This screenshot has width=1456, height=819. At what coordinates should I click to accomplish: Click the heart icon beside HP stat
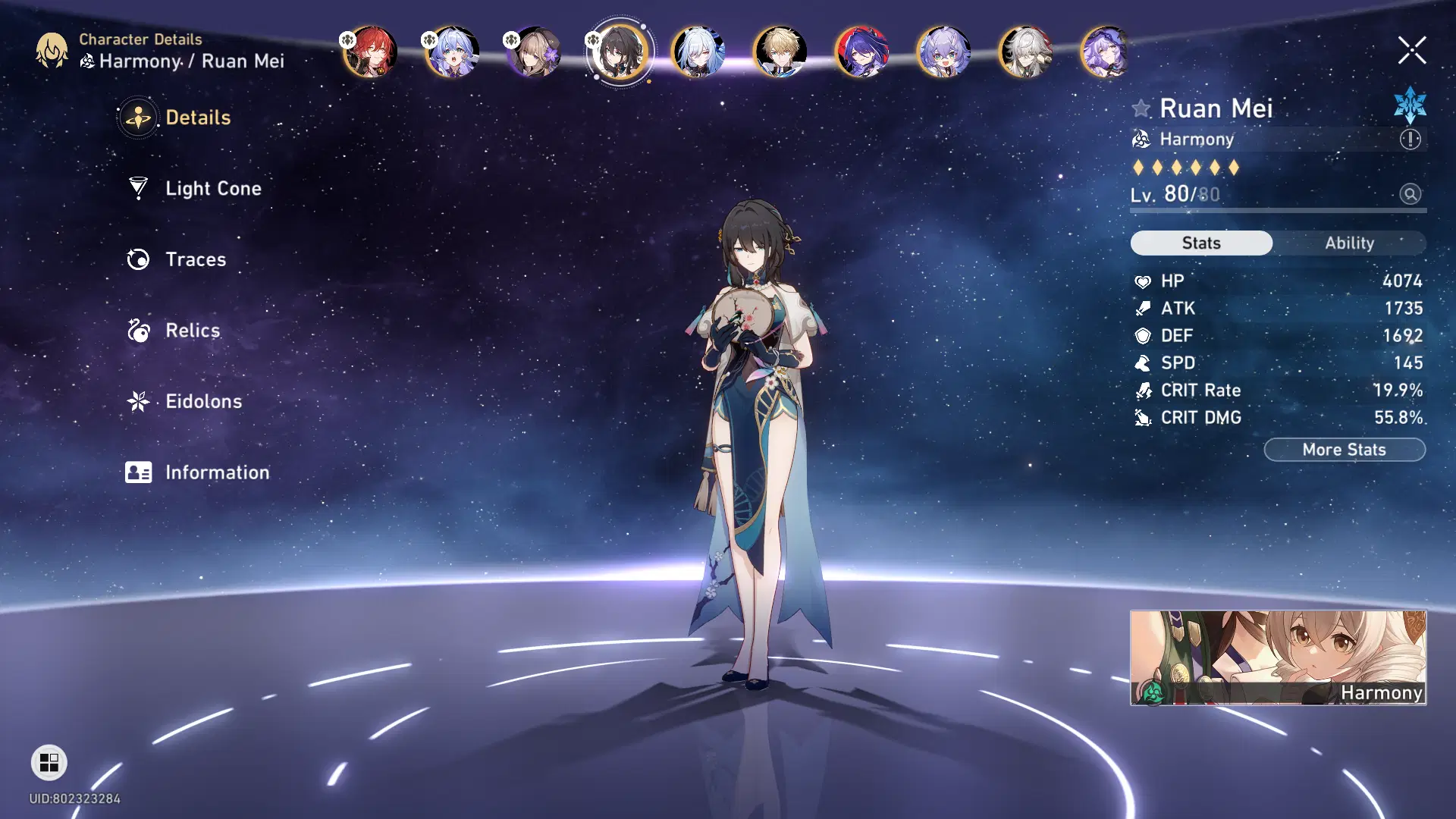1142,281
